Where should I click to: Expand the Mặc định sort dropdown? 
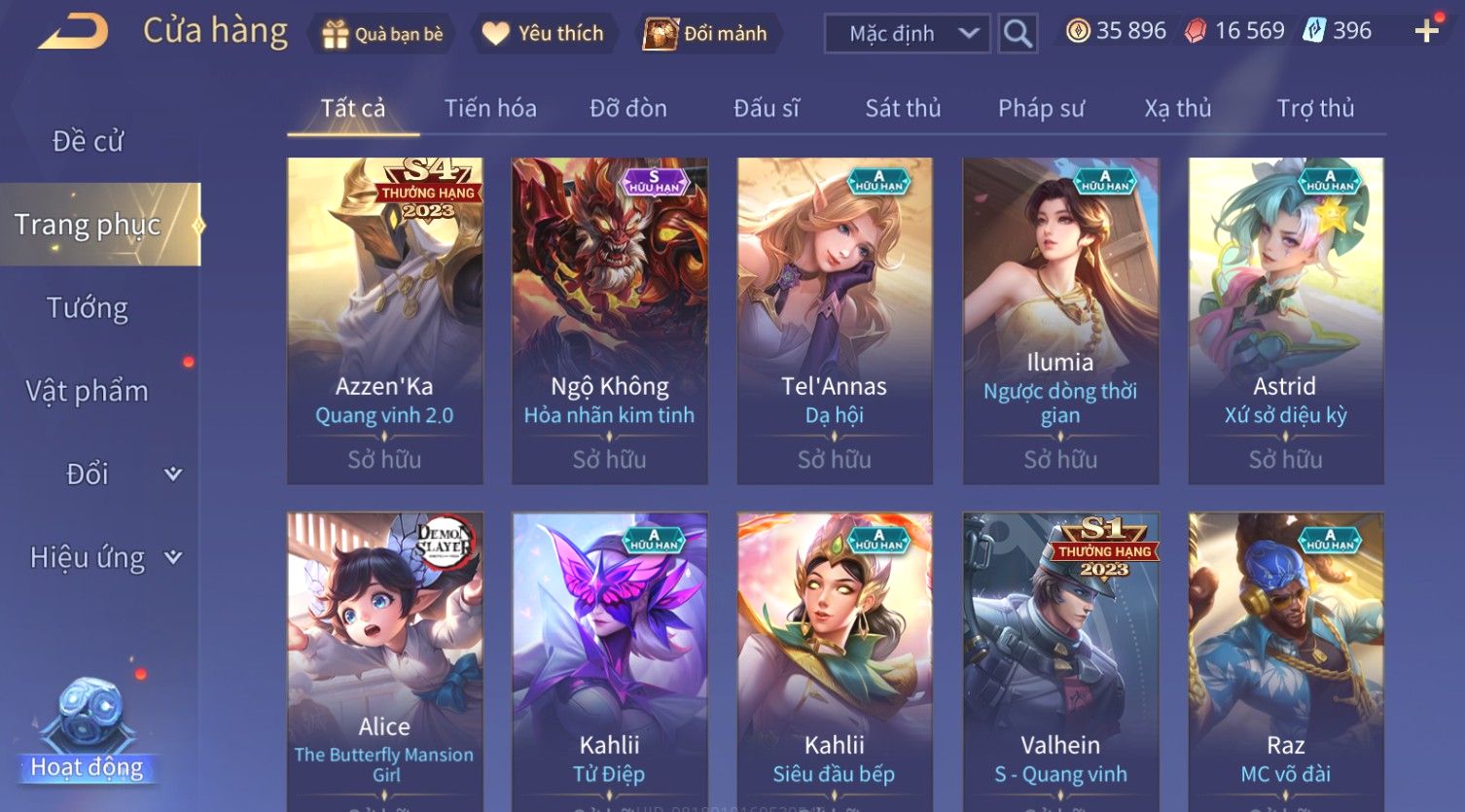pyautogui.click(x=907, y=34)
